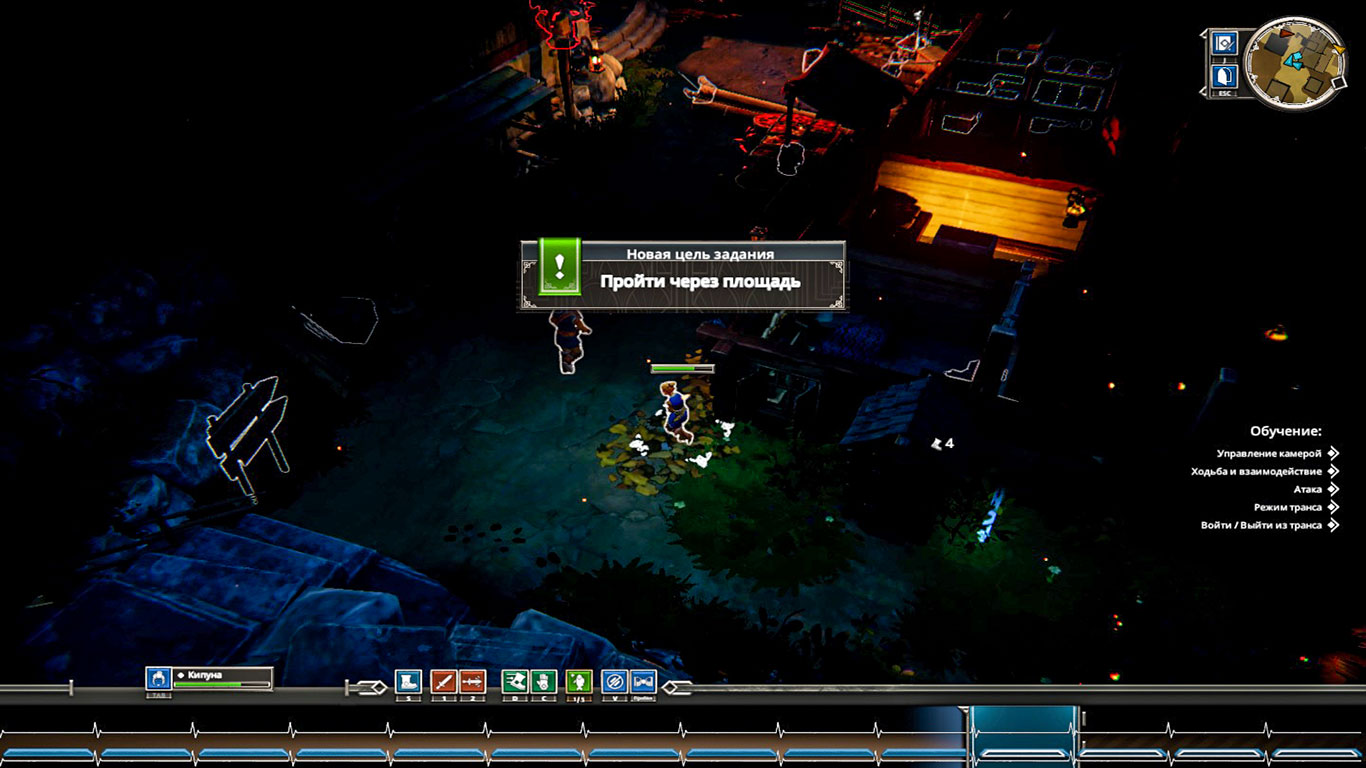Select Кипуна's character portrait
Viewport: 1366px width, 768px height.
point(158,679)
